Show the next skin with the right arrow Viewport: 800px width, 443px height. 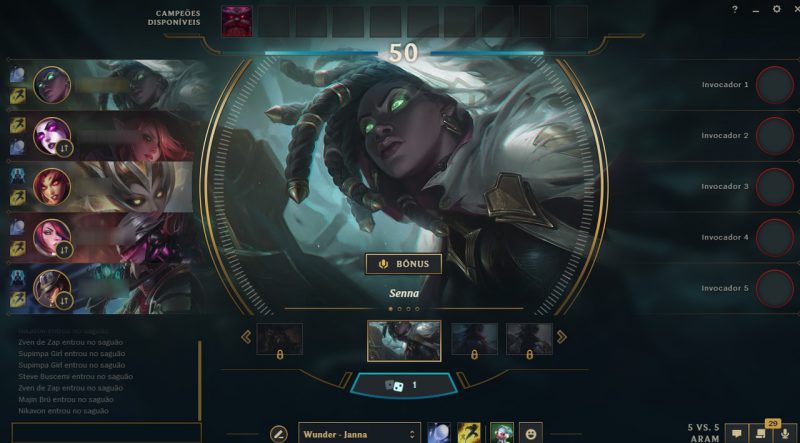561,337
